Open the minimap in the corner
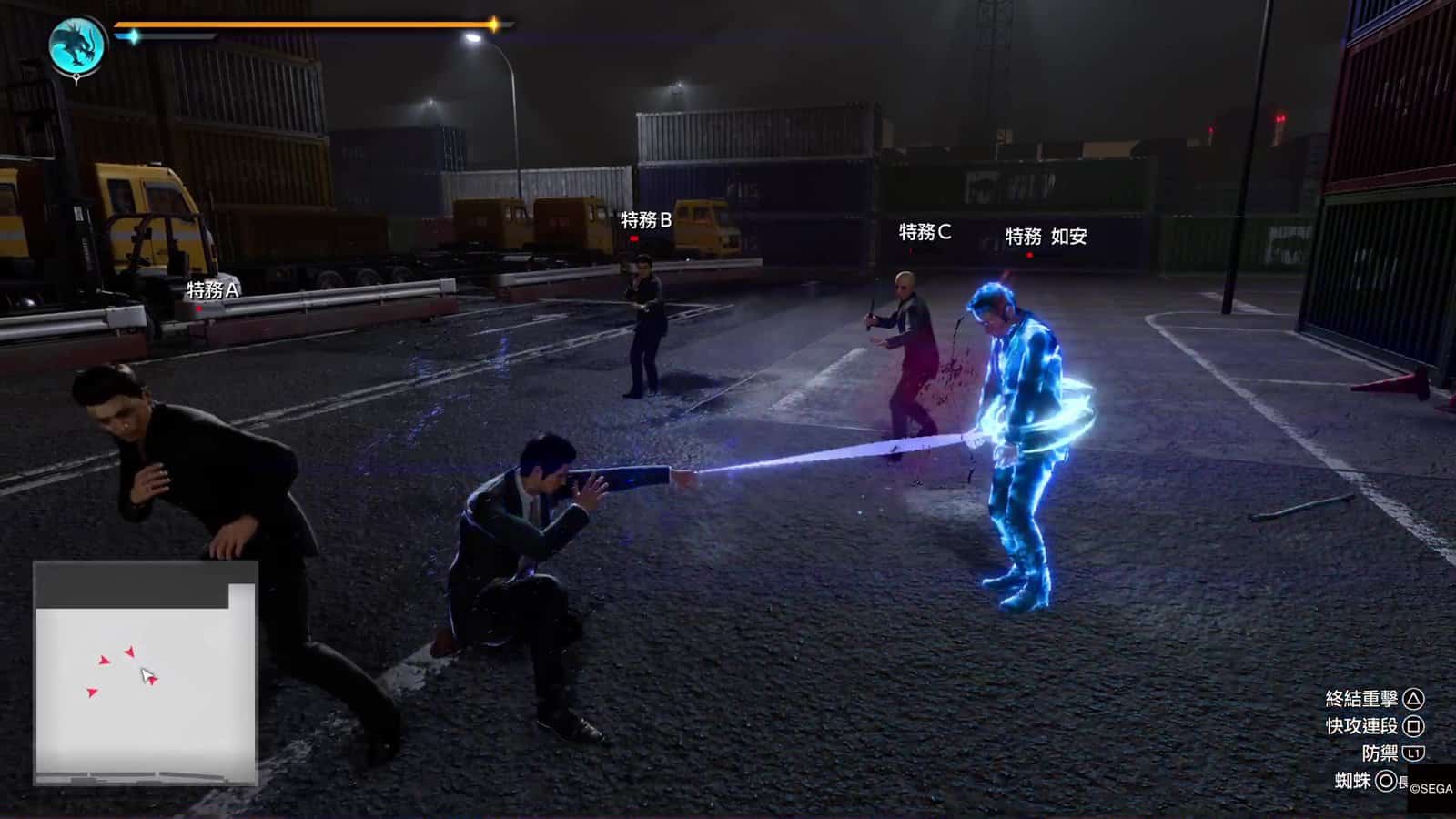 [x=146, y=672]
